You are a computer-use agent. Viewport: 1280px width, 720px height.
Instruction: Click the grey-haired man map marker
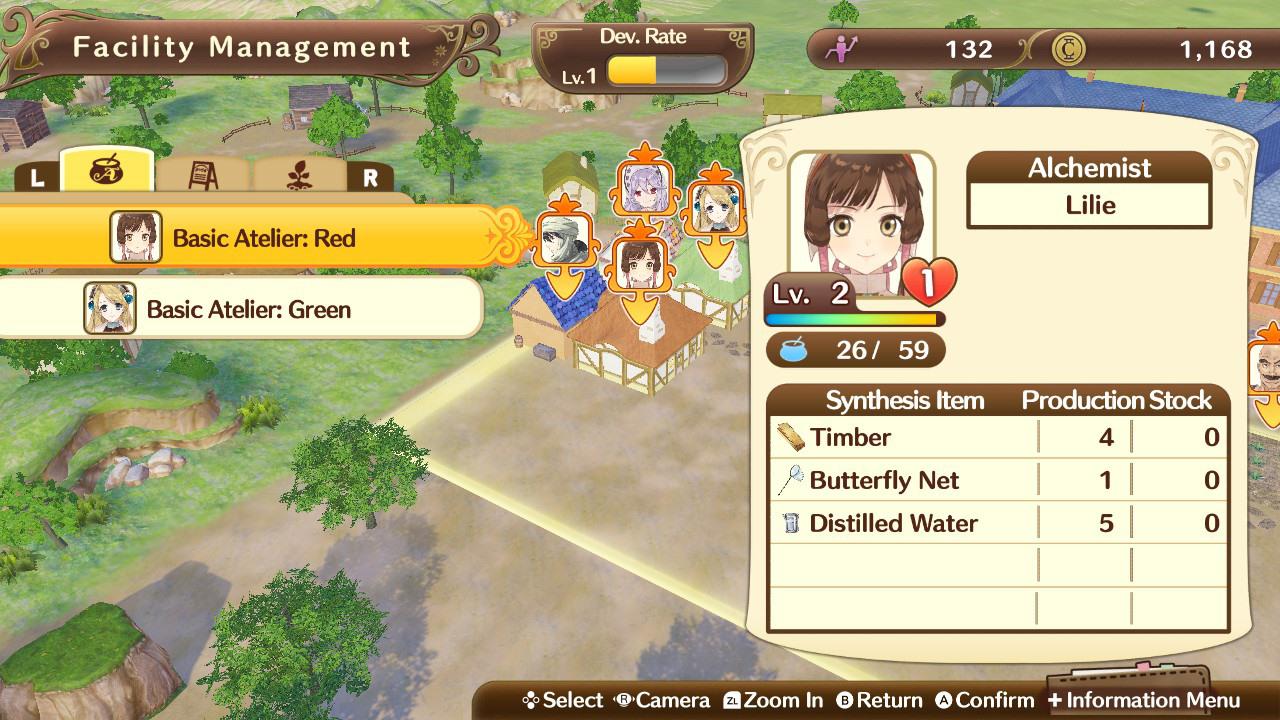click(x=562, y=240)
